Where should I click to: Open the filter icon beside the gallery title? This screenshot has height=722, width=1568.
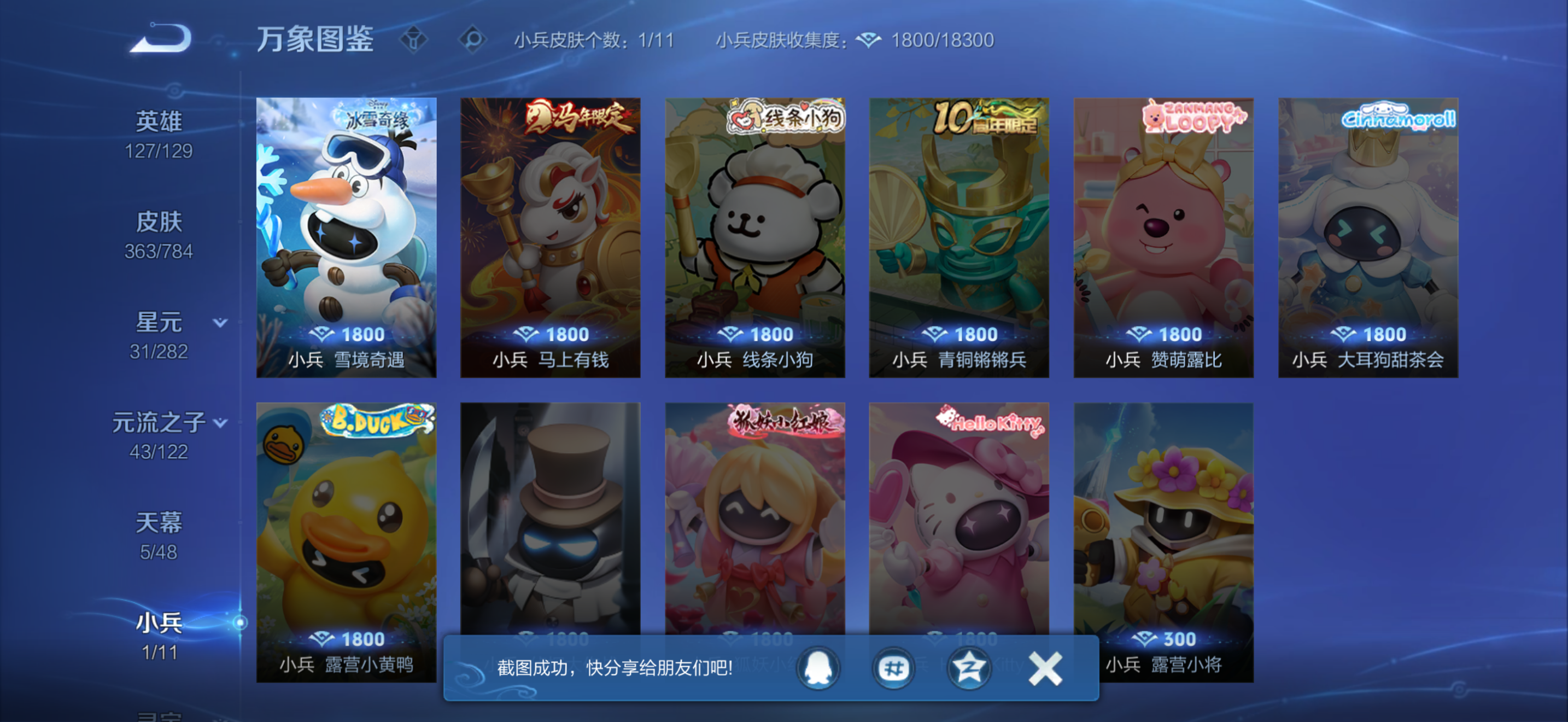(414, 39)
